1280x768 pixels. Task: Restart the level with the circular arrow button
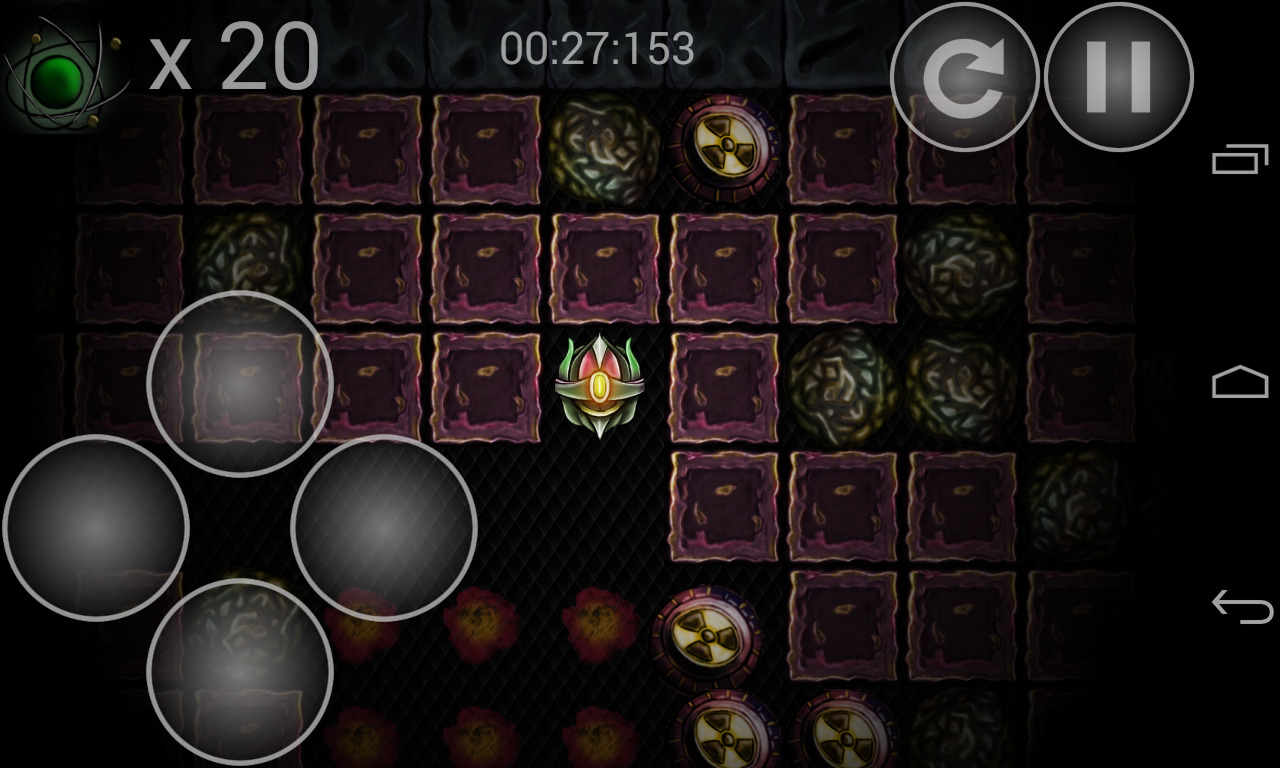point(964,78)
